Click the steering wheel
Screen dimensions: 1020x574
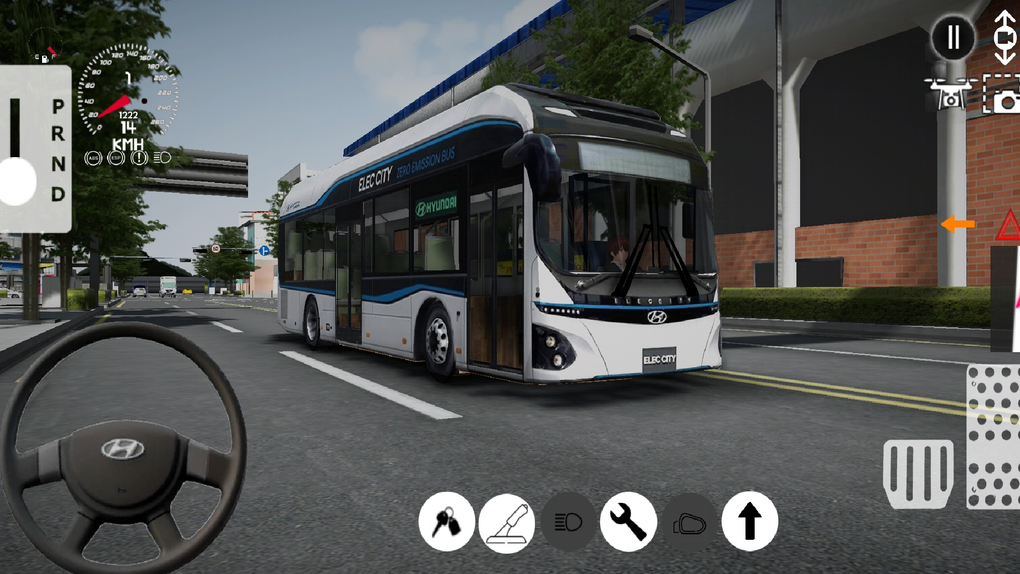[x=122, y=449]
